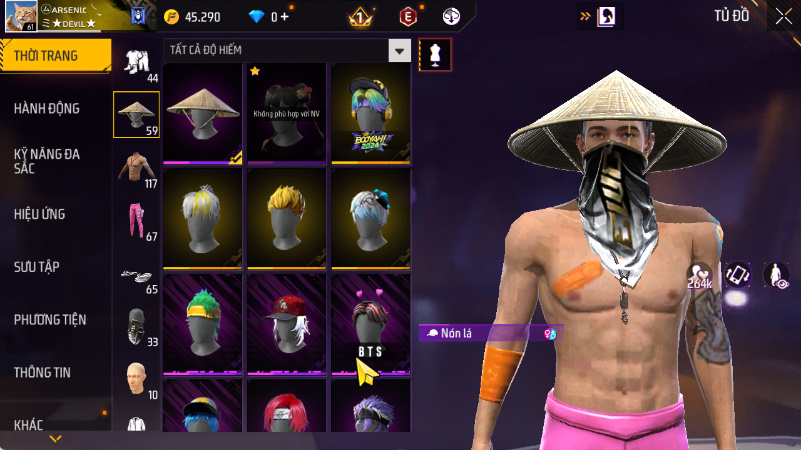801x450 pixels.
Task: Close the Tủ Đồ wardrobe screen
Action: pos(782,16)
